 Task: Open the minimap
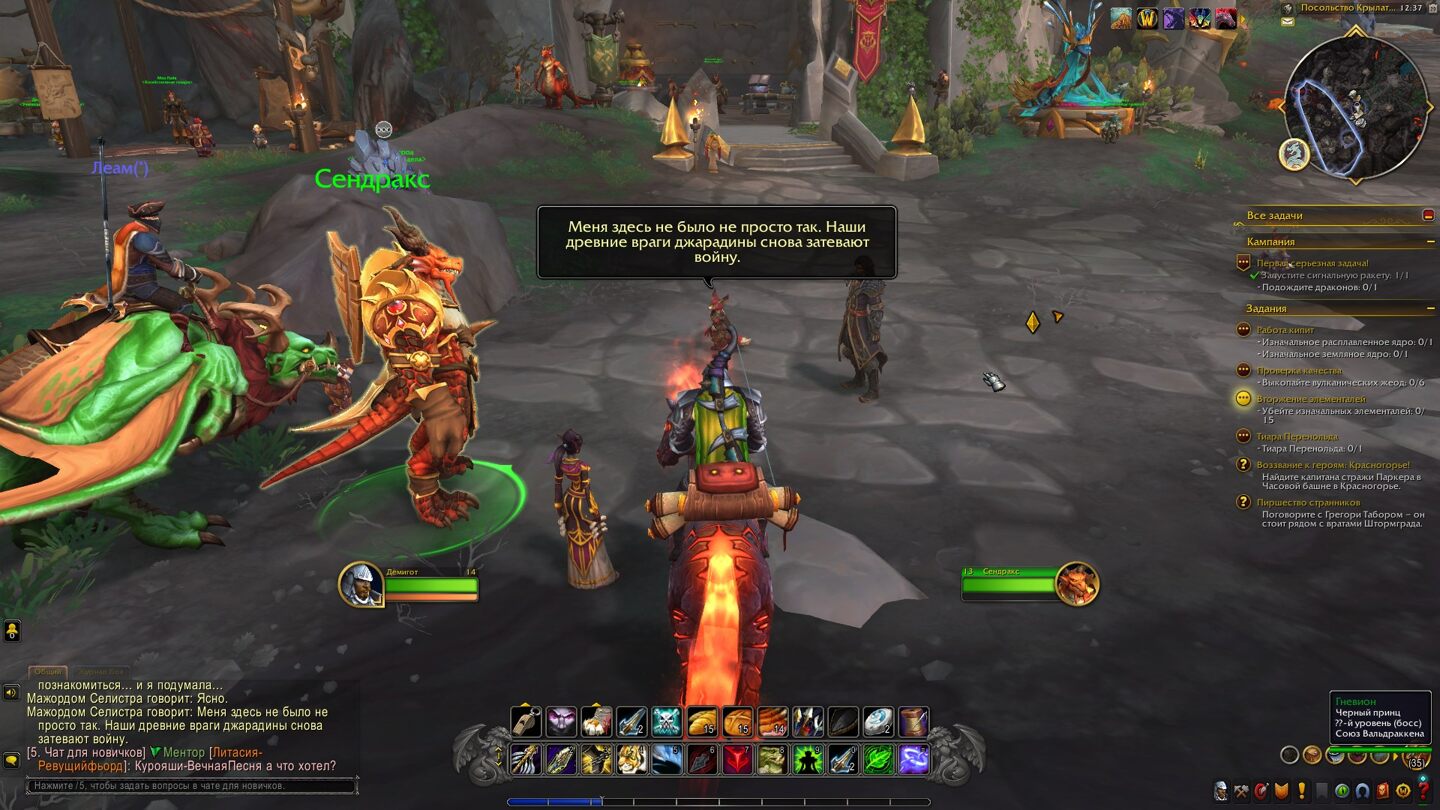pos(1356,108)
